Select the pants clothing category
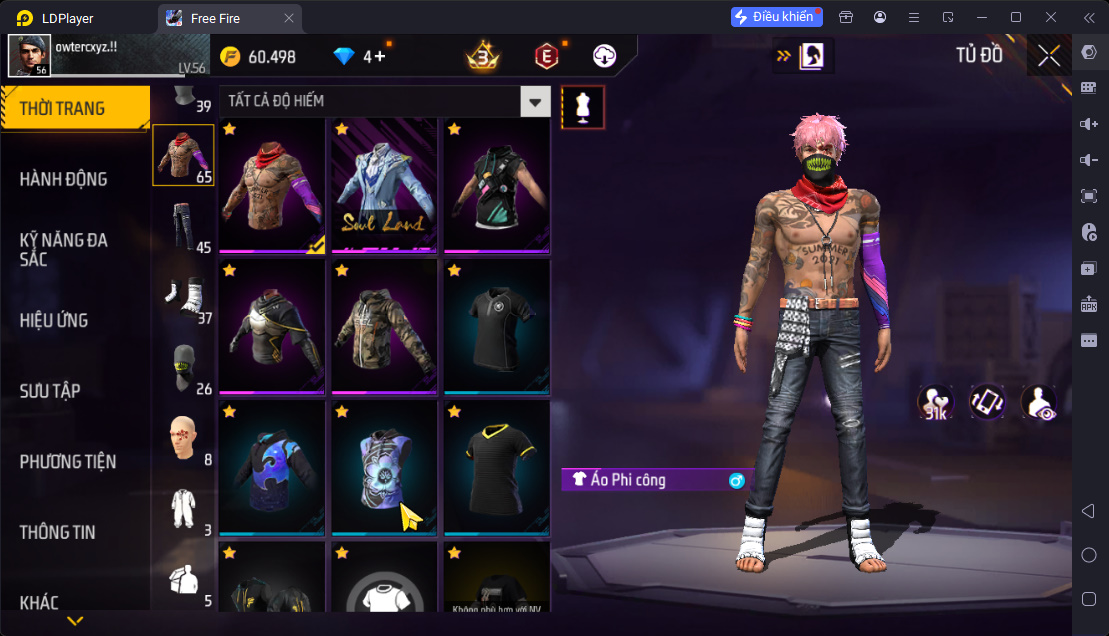1109x636 pixels. tap(181, 227)
